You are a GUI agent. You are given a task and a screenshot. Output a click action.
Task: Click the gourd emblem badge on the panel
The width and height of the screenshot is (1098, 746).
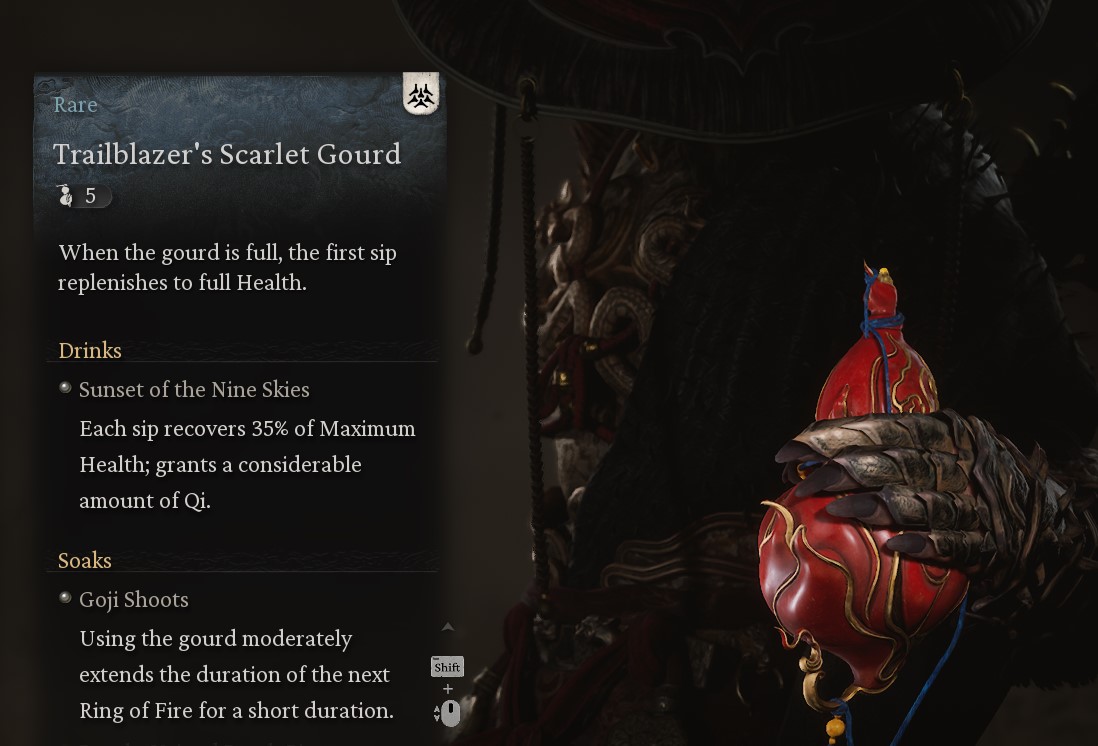(x=421, y=95)
